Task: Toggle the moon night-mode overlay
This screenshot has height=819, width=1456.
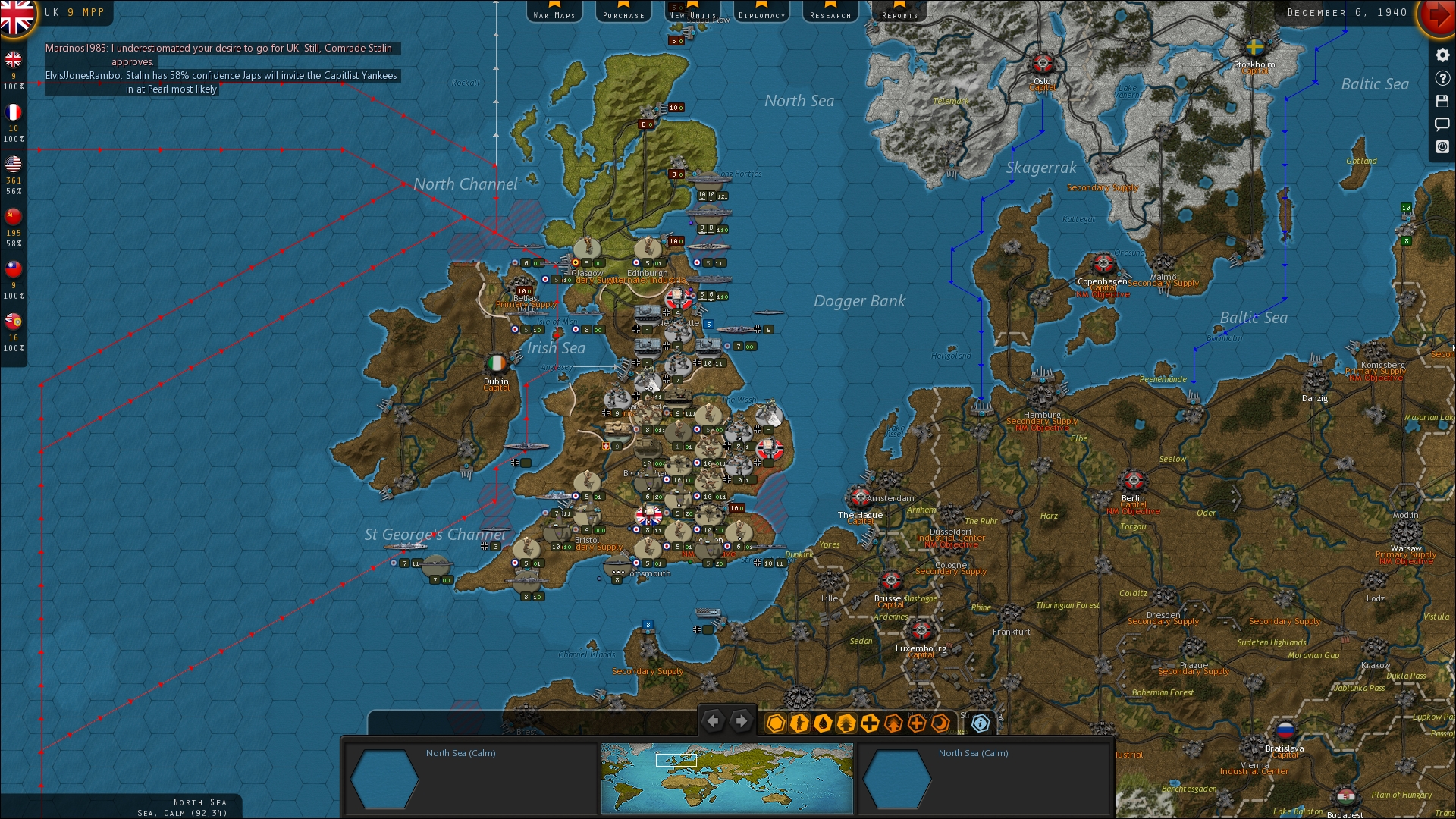Action: pyautogui.click(x=940, y=723)
